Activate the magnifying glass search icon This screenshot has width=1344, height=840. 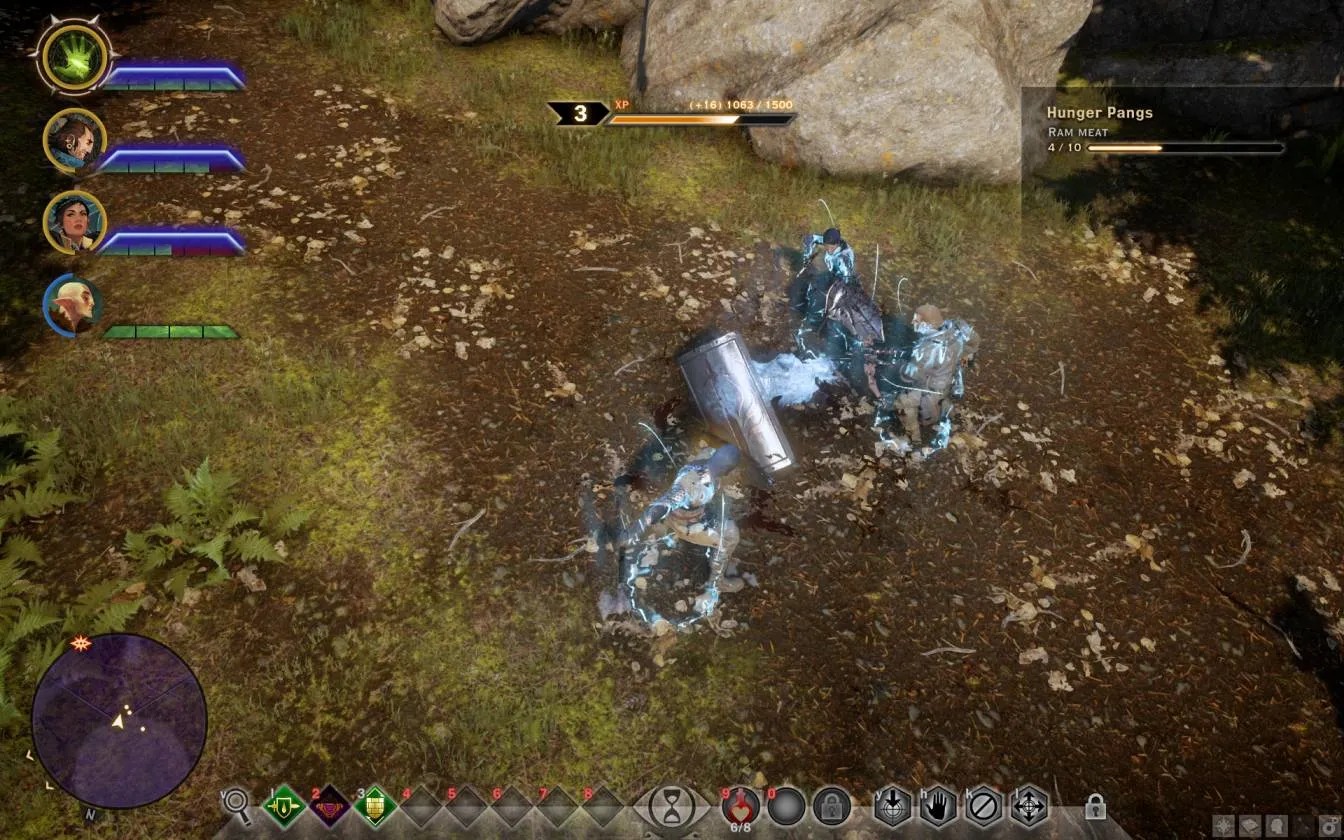[237, 803]
